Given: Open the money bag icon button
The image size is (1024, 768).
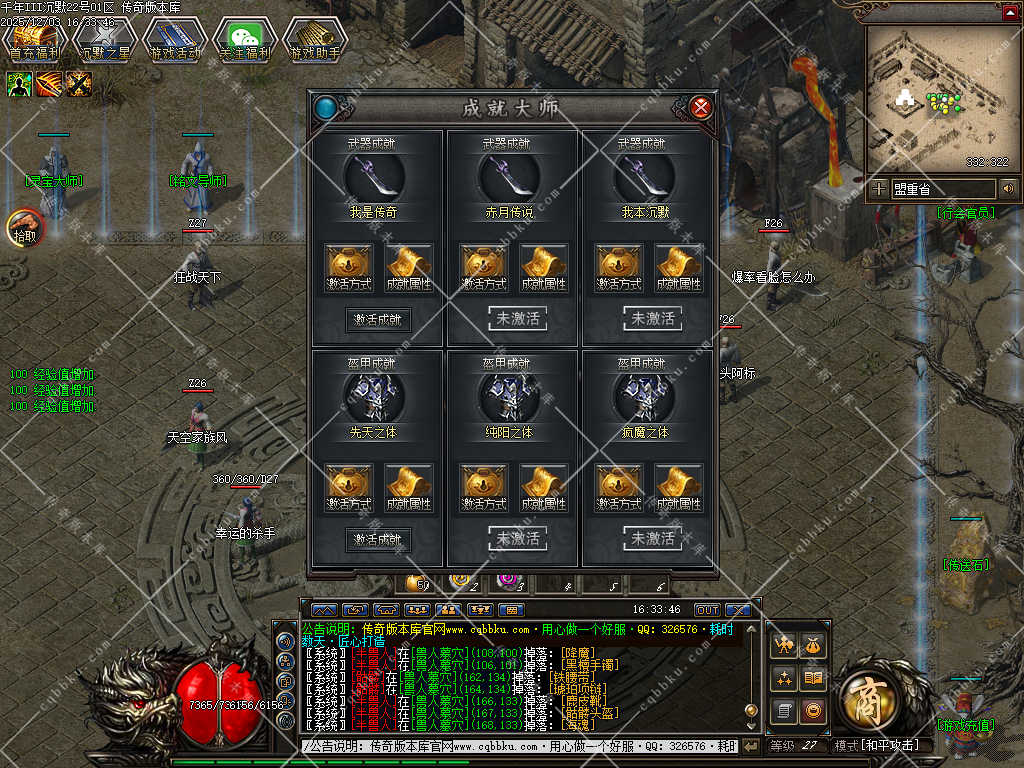Looking at the screenshot, I should (x=814, y=647).
